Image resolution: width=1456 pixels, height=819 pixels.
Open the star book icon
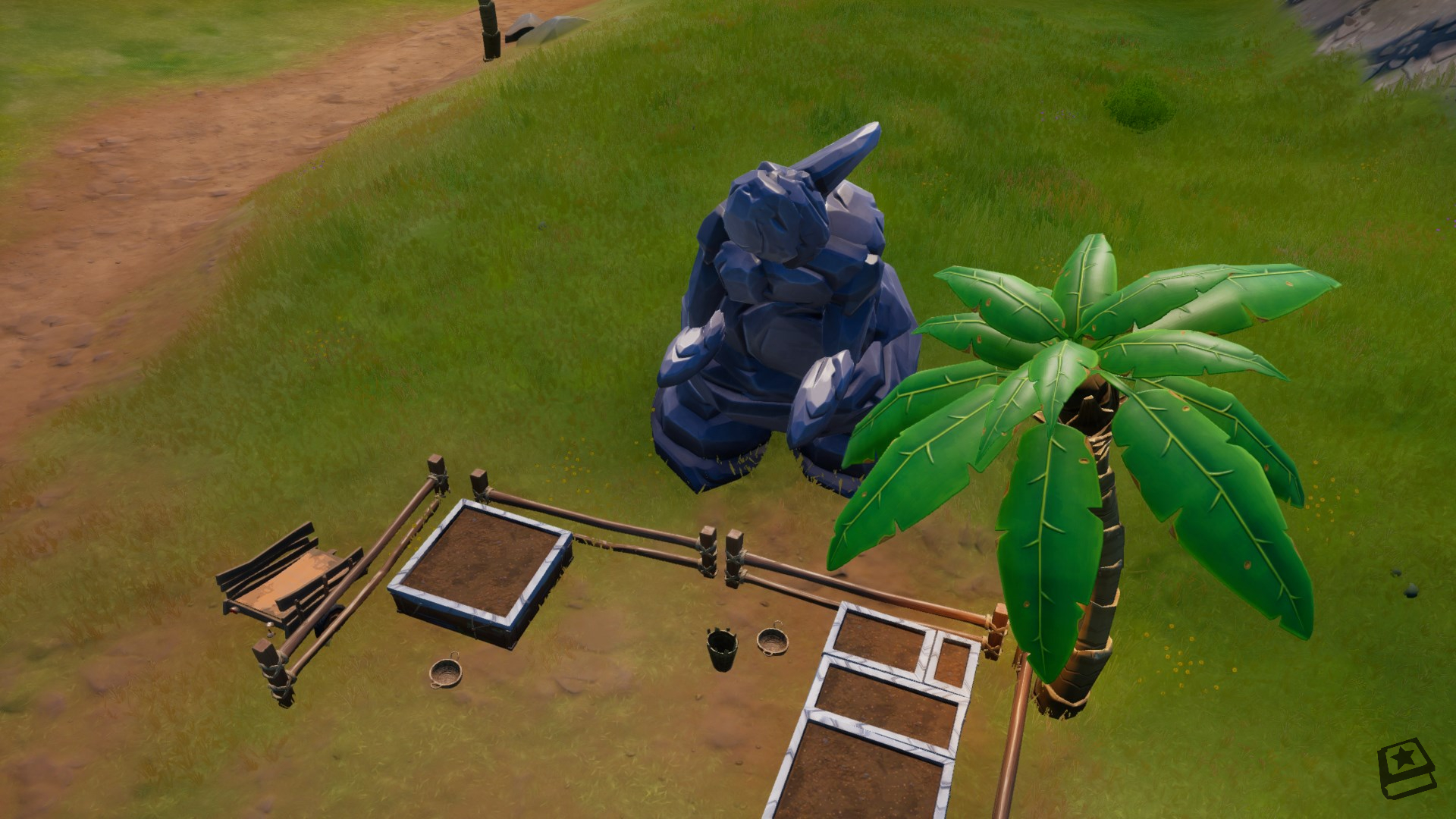(x=1406, y=770)
